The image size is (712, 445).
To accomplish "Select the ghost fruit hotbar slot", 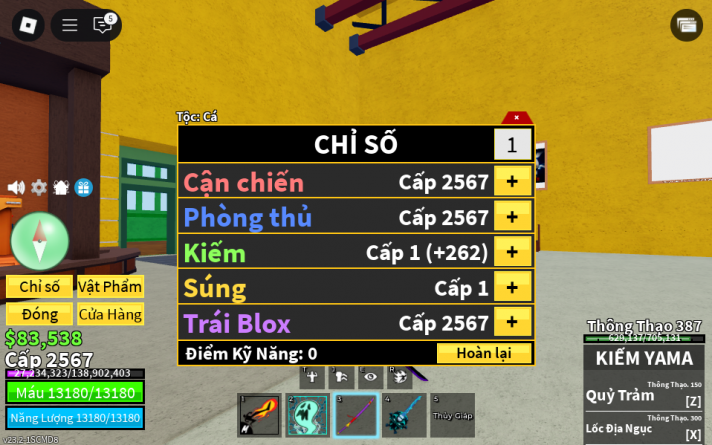I will click(307, 415).
